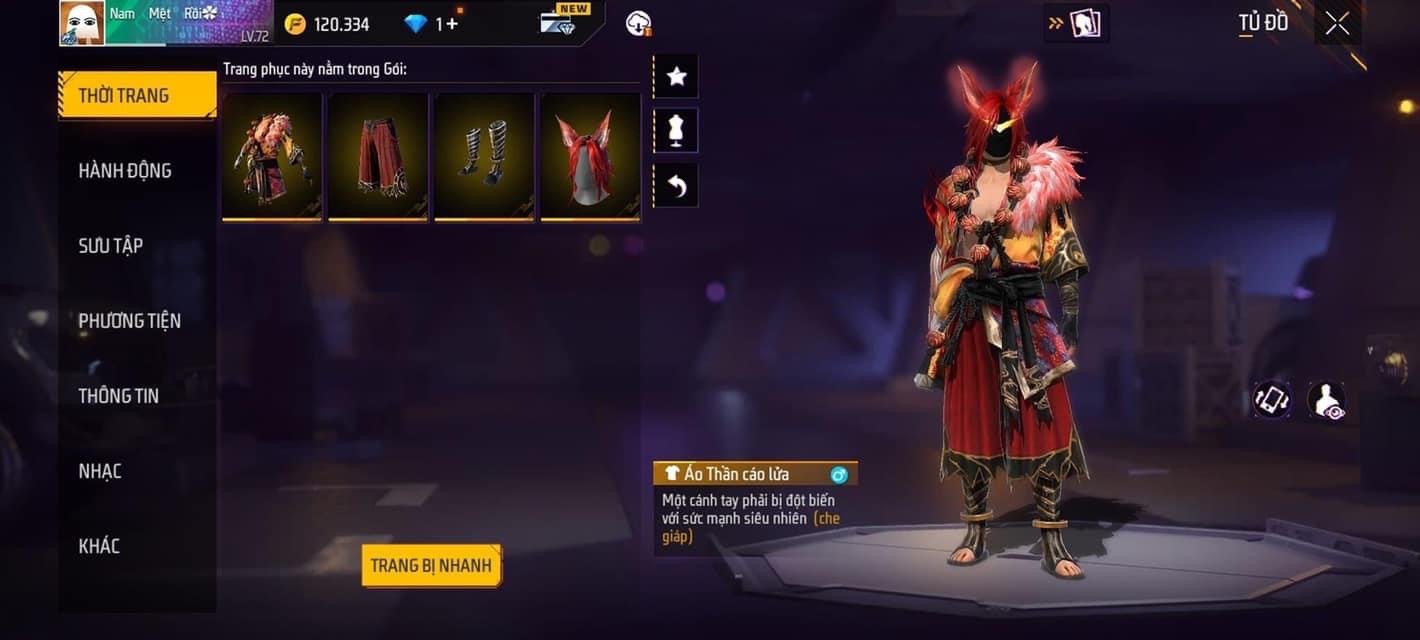Open the player profile avatar
The image size is (1420, 640).
click(82, 23)
